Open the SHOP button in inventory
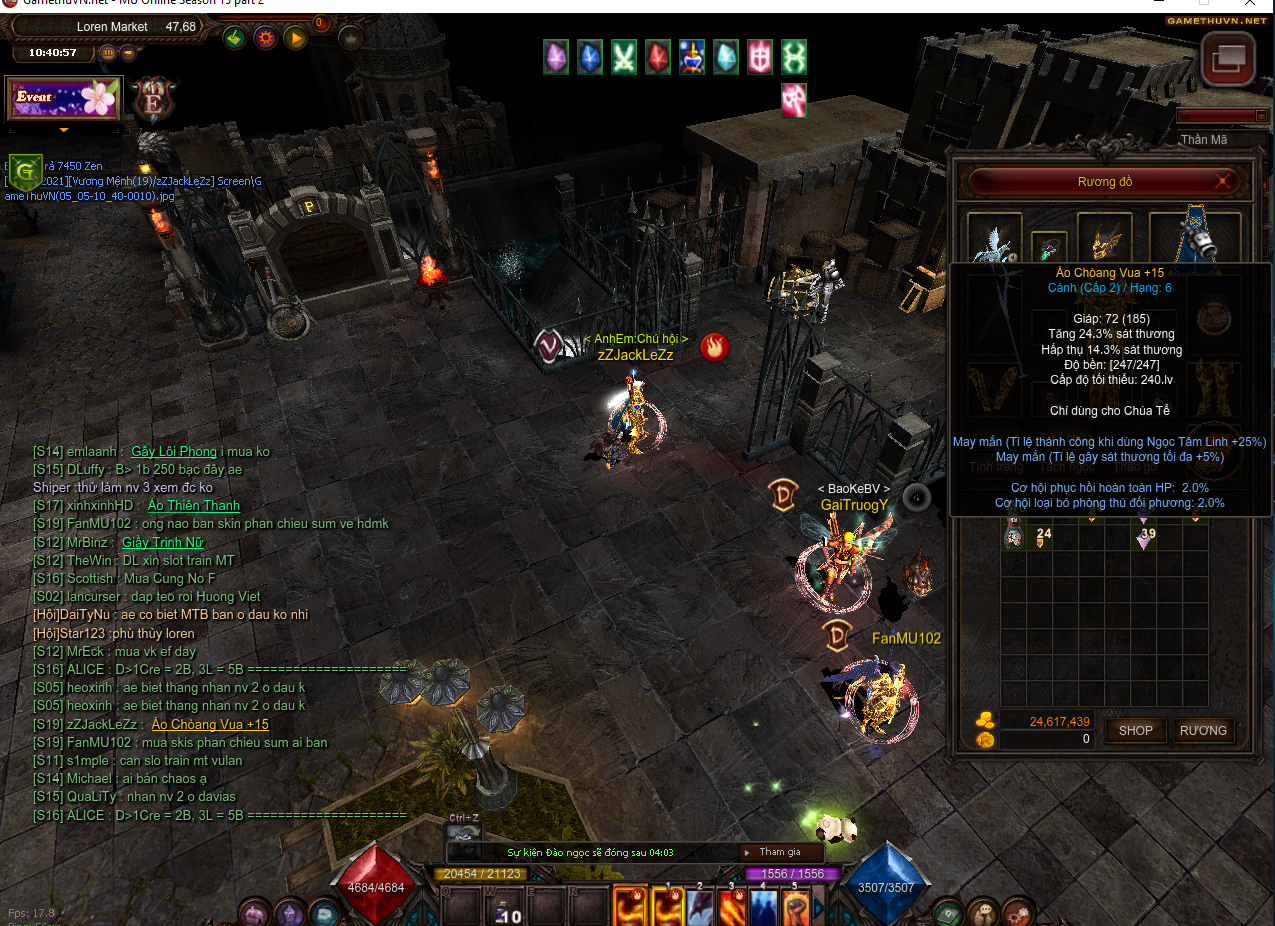The height and width of the screenshot is (926, 1275). (x=1135, y=730)
